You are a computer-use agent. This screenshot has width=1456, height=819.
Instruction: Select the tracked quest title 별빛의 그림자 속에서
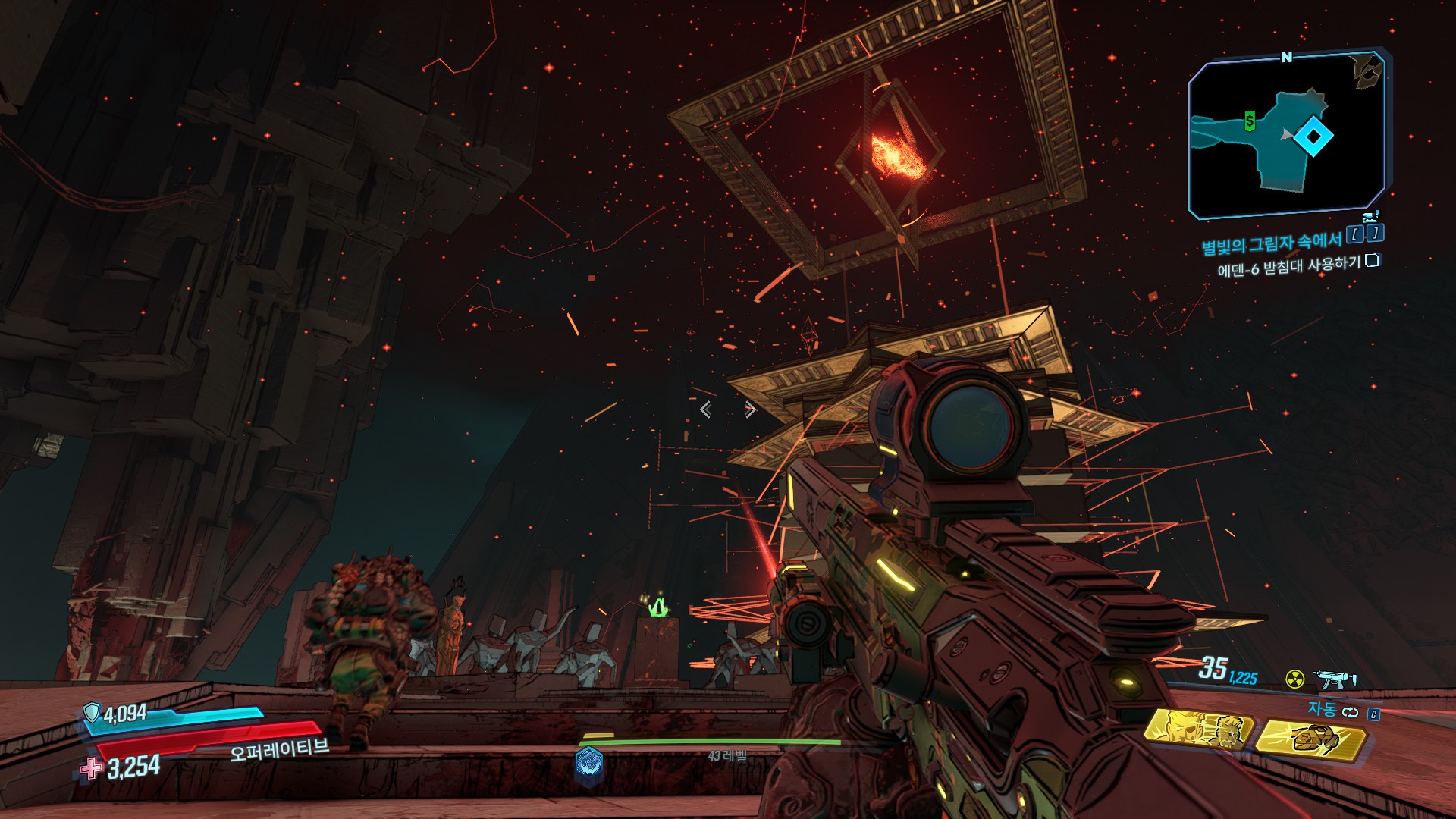1271,243
